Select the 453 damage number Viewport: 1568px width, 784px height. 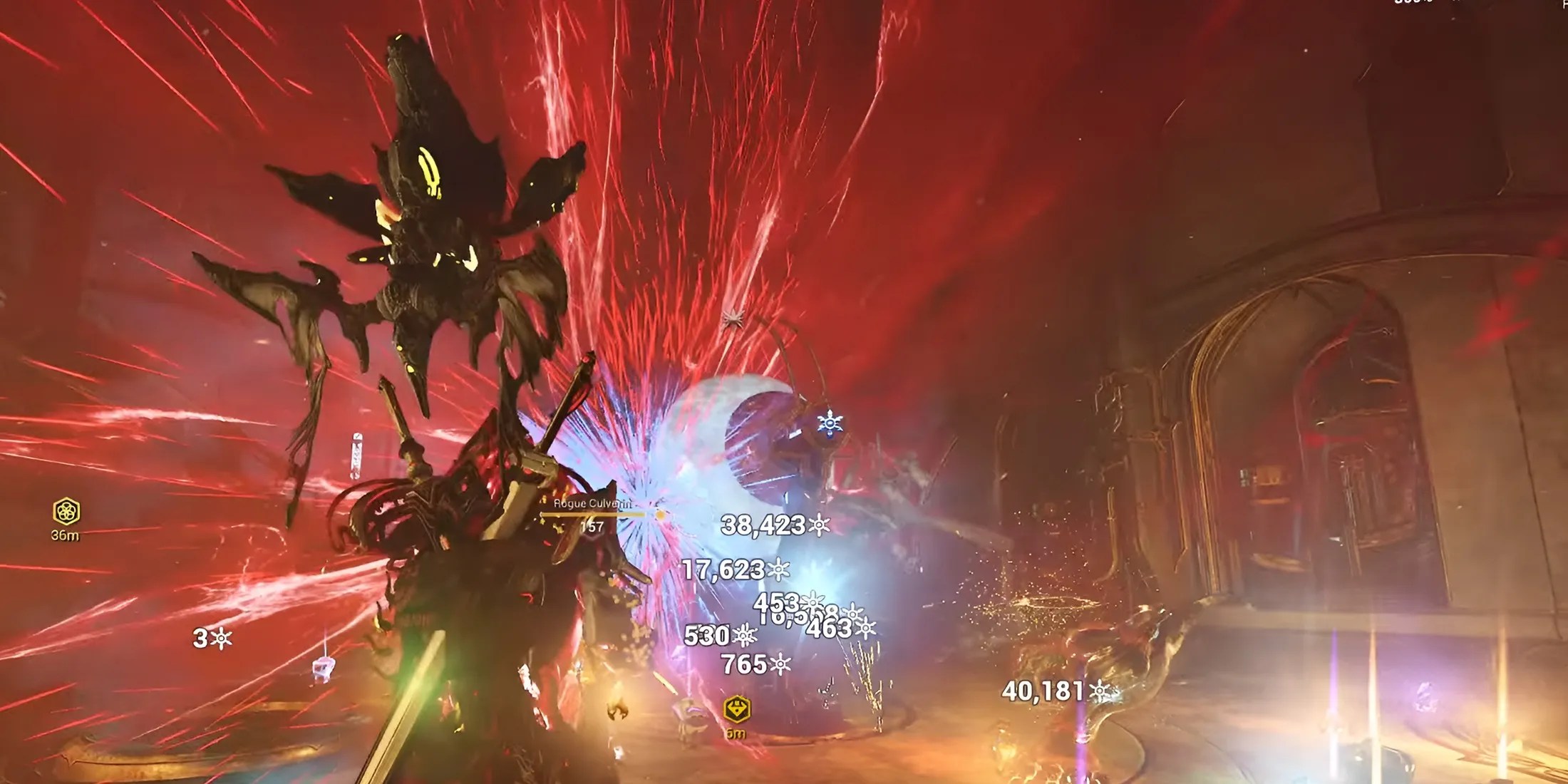[x=776, y=604]
